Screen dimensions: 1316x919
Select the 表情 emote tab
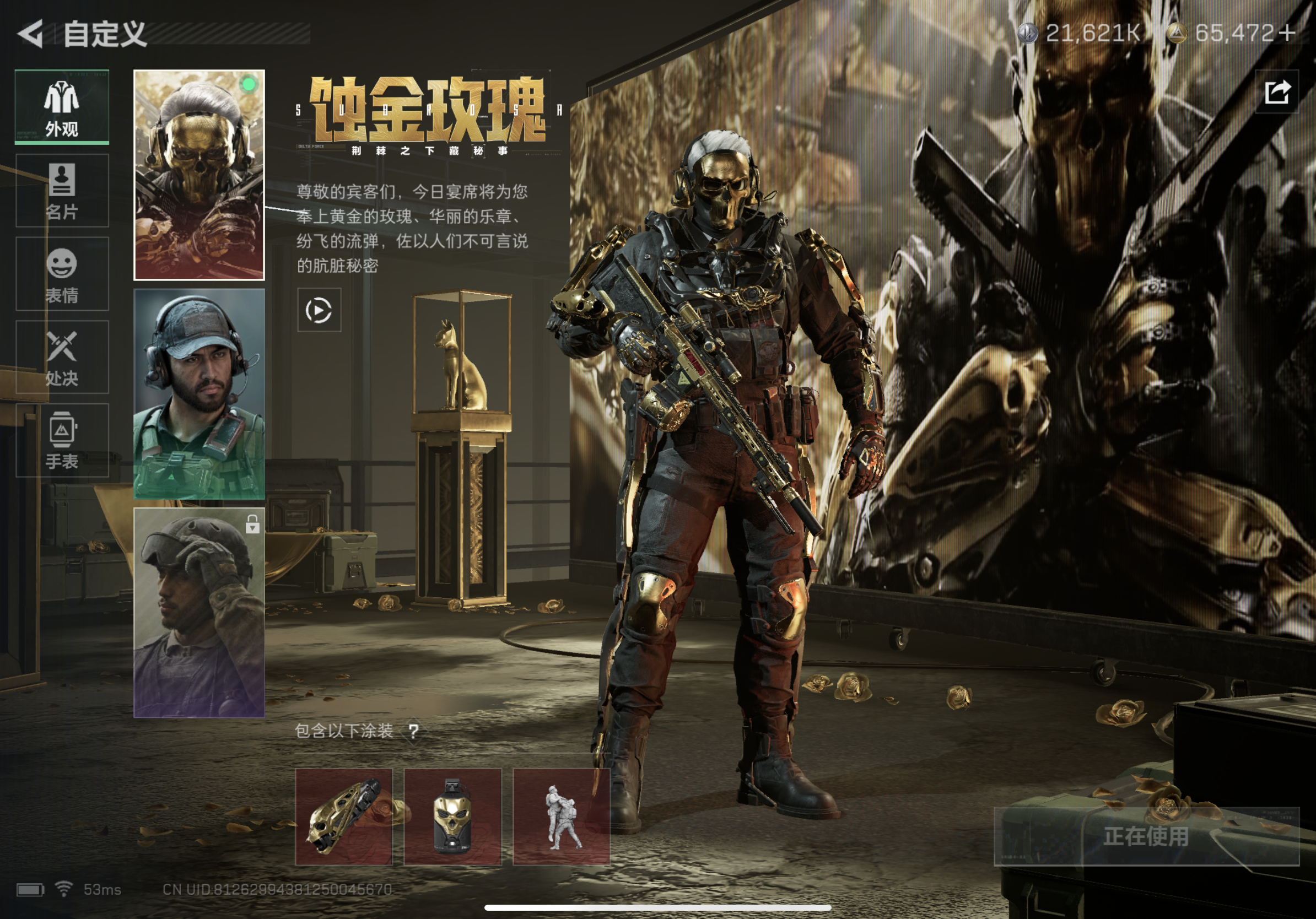(62, 274)
